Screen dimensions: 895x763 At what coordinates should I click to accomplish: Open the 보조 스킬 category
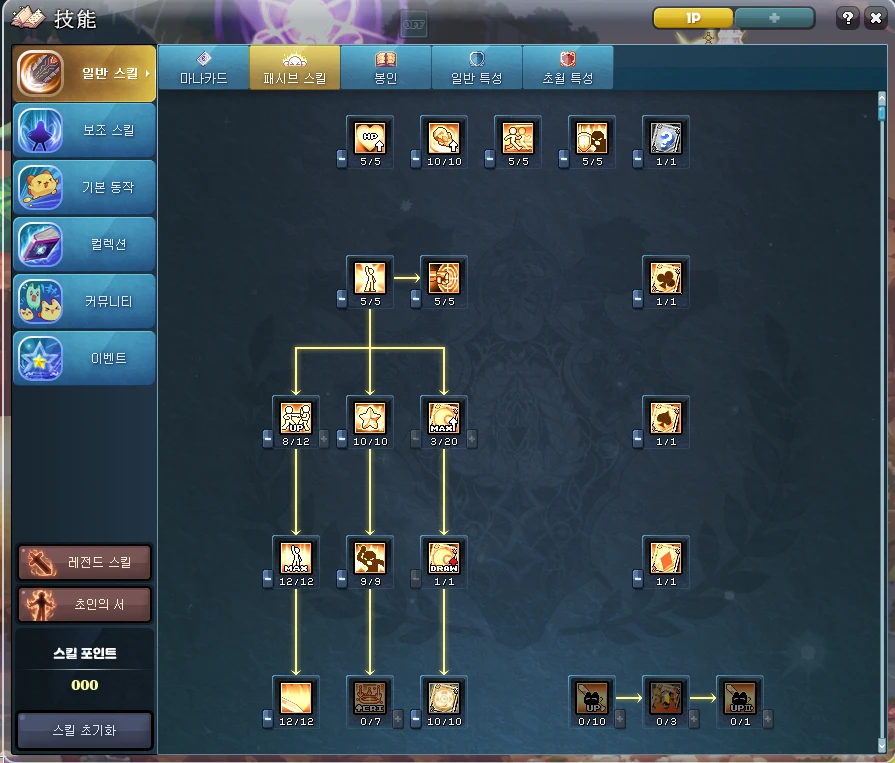[85, 130]
